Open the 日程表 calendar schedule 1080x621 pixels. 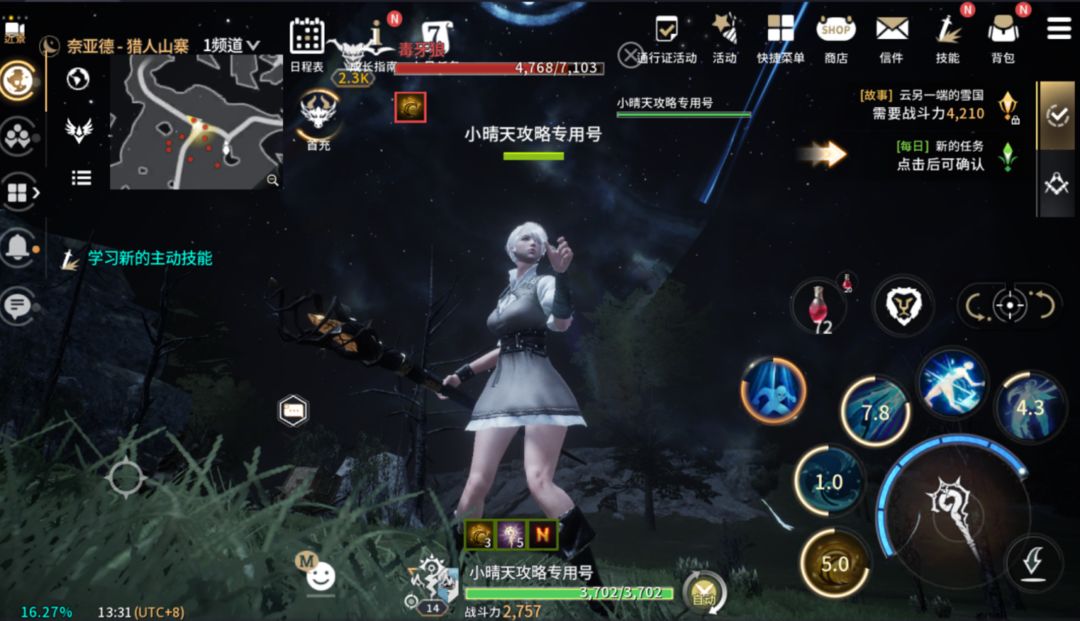pyautogui.click(x=307, y=40)
